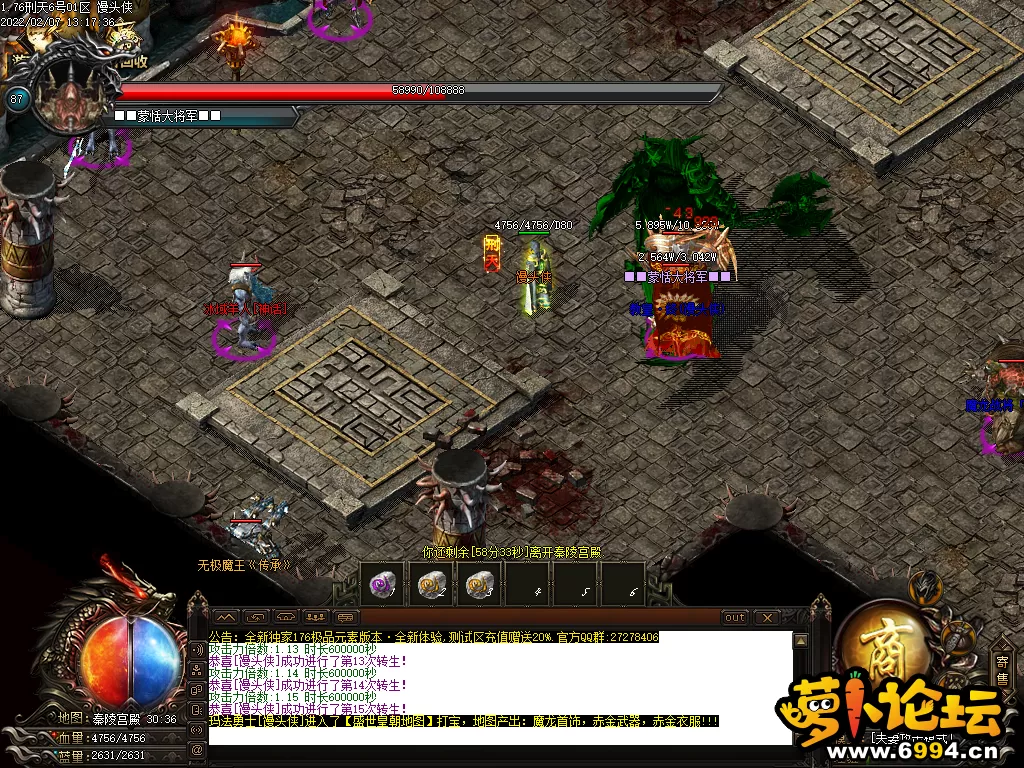Viewport: 1024px width, 768px height.
Task: Use the gold scroll in belt slot 2
Action: [x=431, y=586]
